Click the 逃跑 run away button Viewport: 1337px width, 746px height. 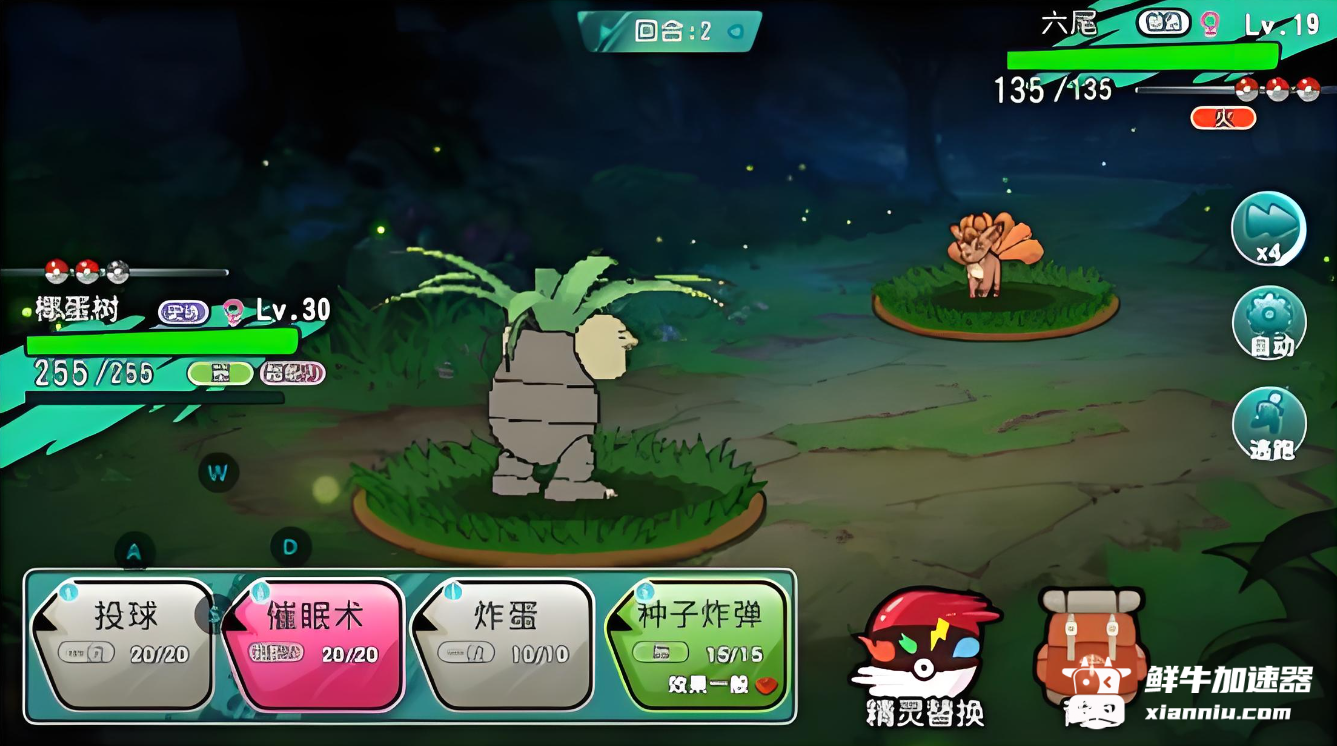[1269, 424]
